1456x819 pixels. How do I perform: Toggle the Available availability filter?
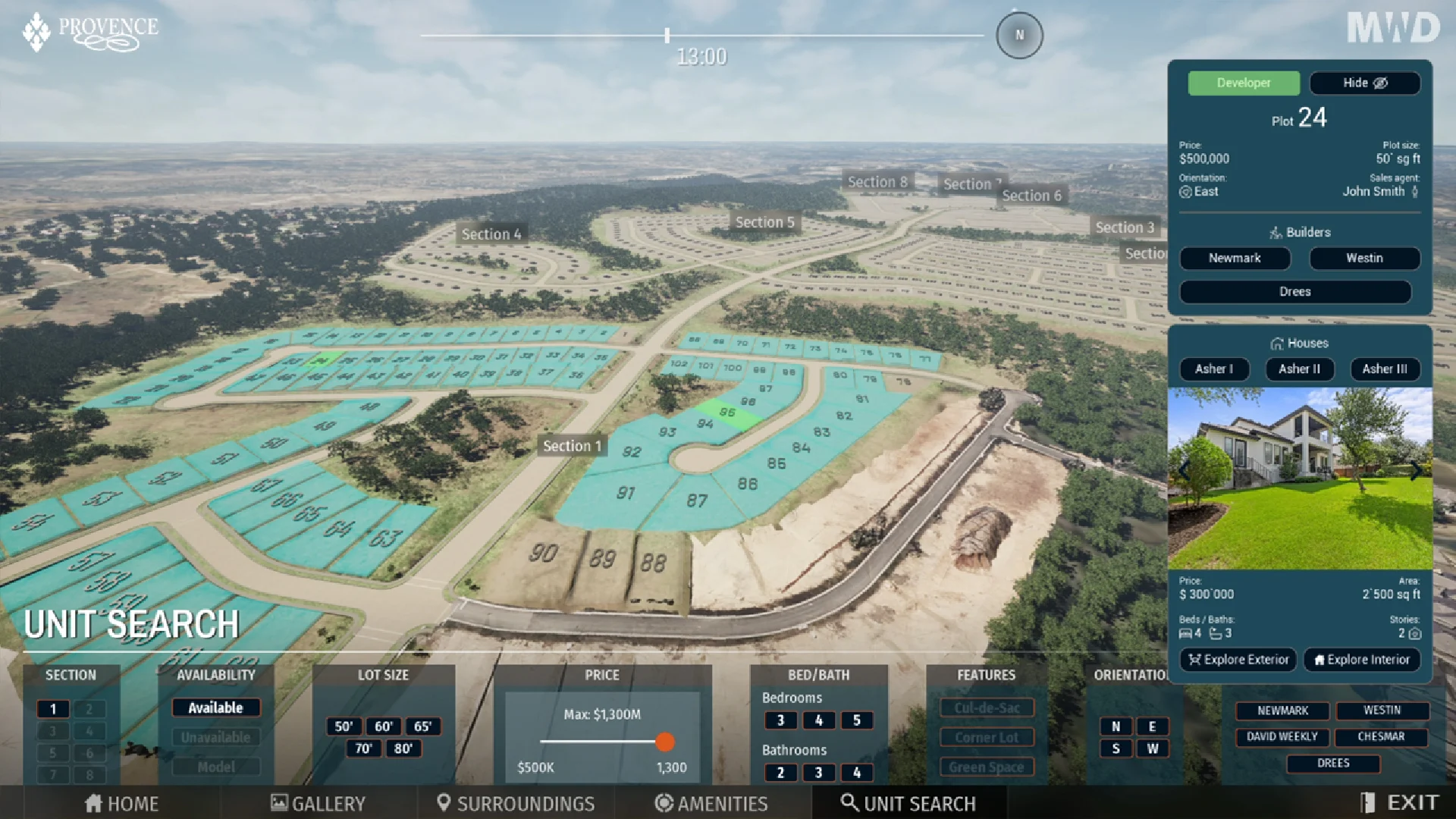[215, 708]
